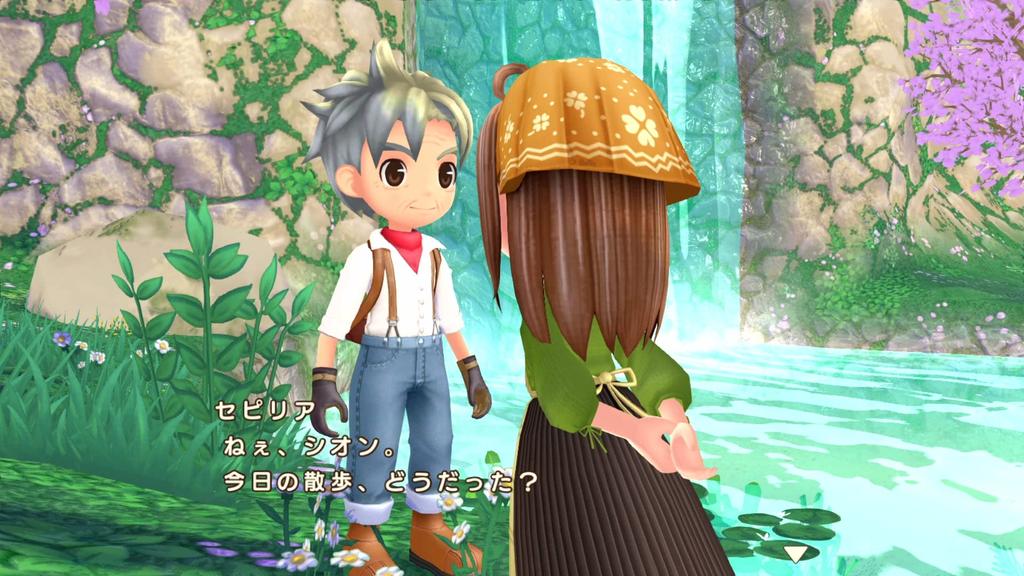Advance dialogue with the white down arrow
This screenshot has height=576, width=1024.
(795, 551)
